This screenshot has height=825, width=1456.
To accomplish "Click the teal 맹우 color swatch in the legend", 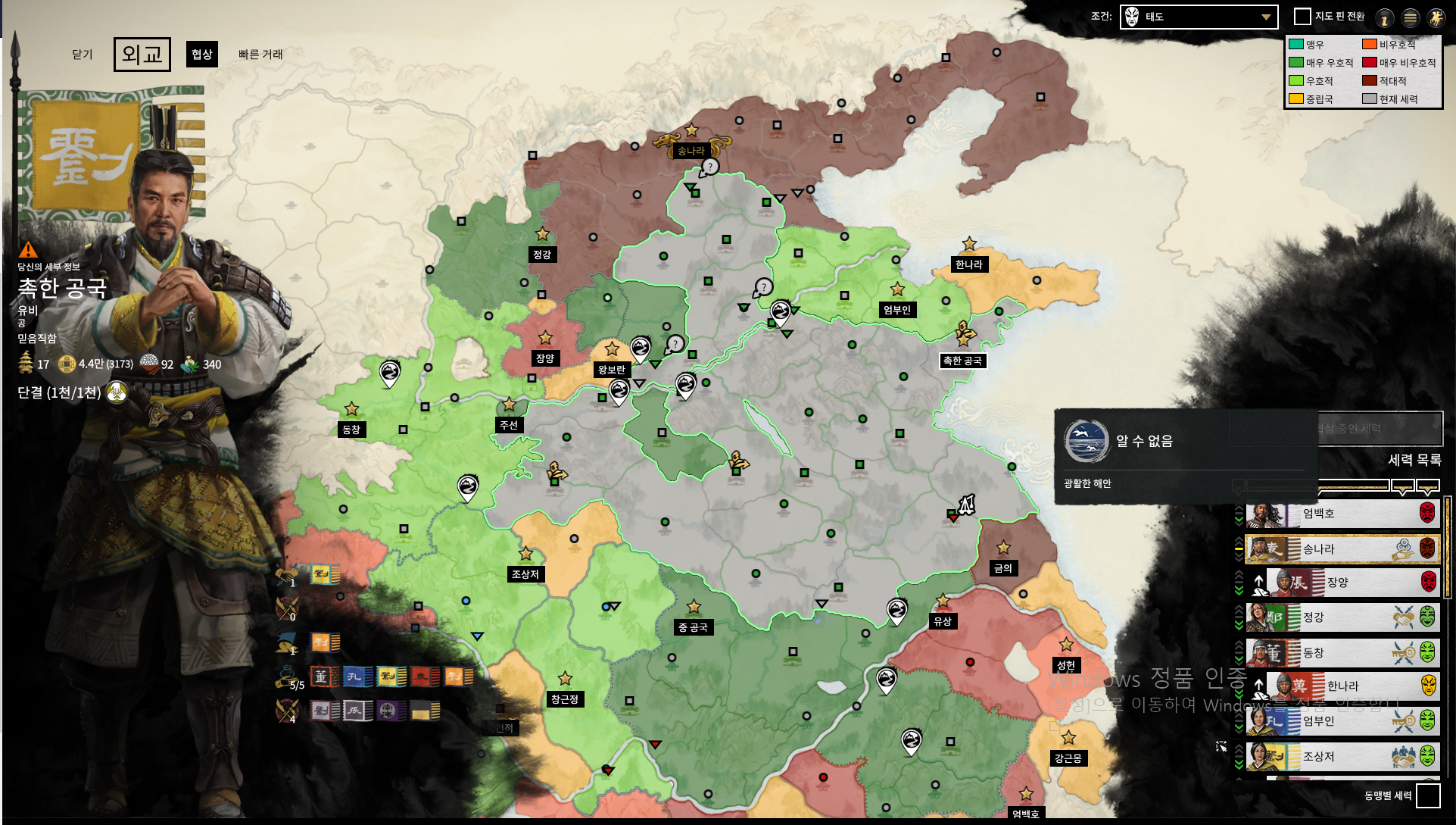I will click(x=1295, y=45).
